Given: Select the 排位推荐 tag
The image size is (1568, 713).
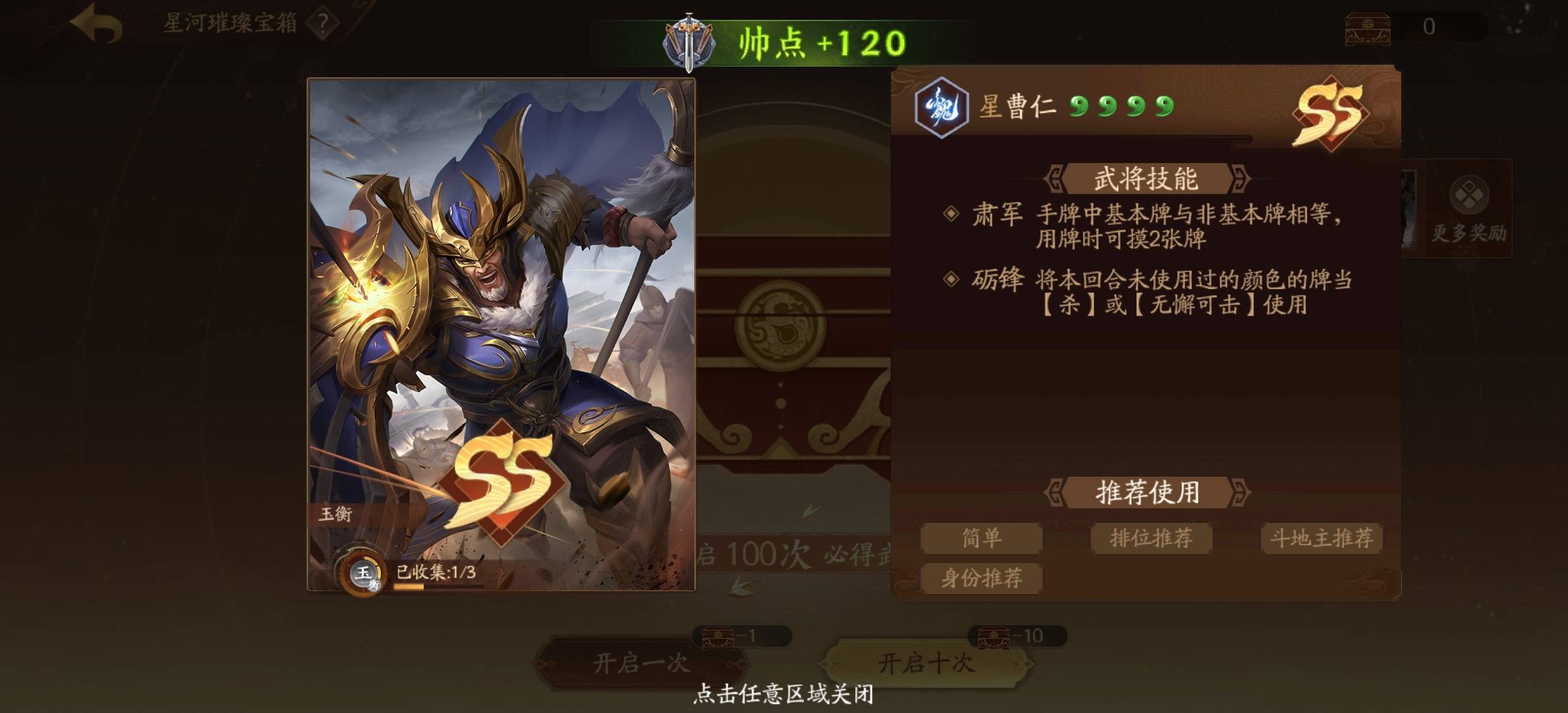Looking at the screenshot, I should point(1151,538).
